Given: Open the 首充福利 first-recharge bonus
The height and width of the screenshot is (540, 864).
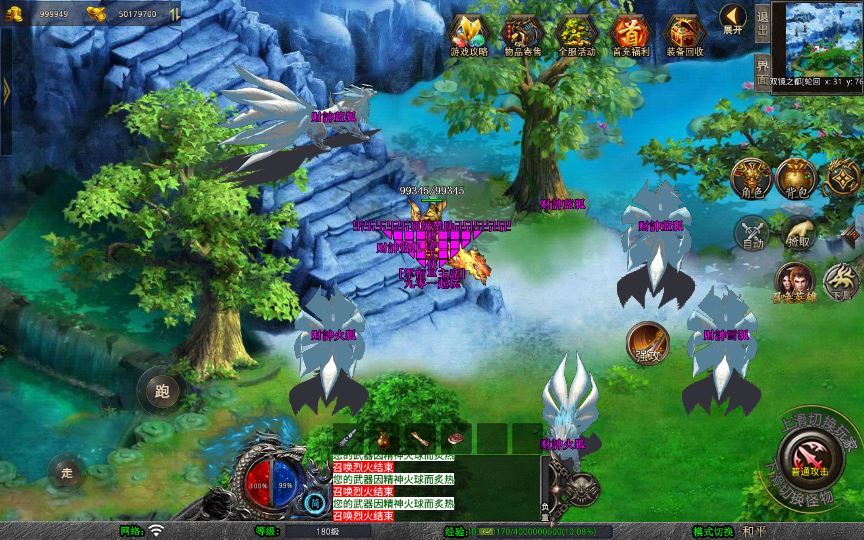Looking at the screenshot, I should pyautogui.click(x=629, y=33).
